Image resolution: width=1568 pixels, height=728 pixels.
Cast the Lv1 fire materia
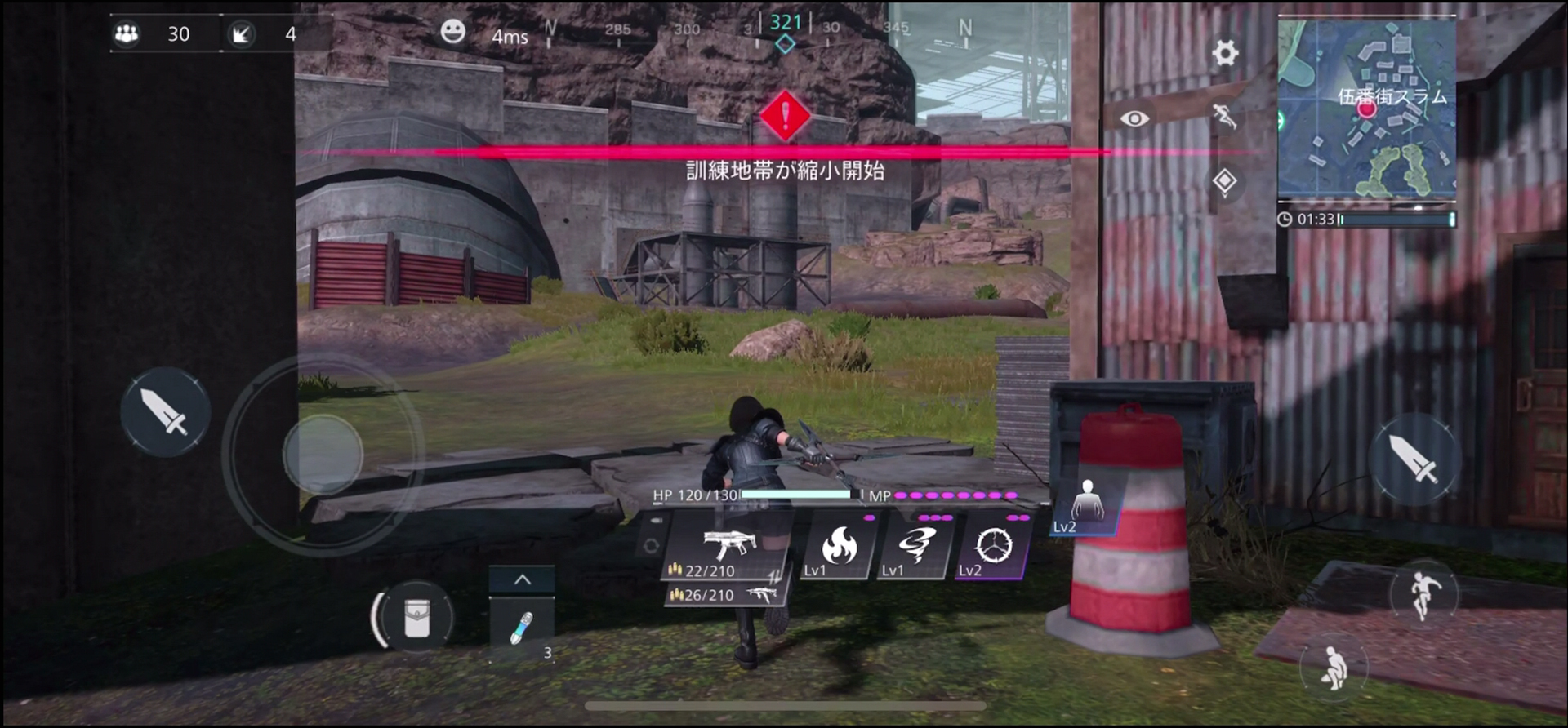839,548
